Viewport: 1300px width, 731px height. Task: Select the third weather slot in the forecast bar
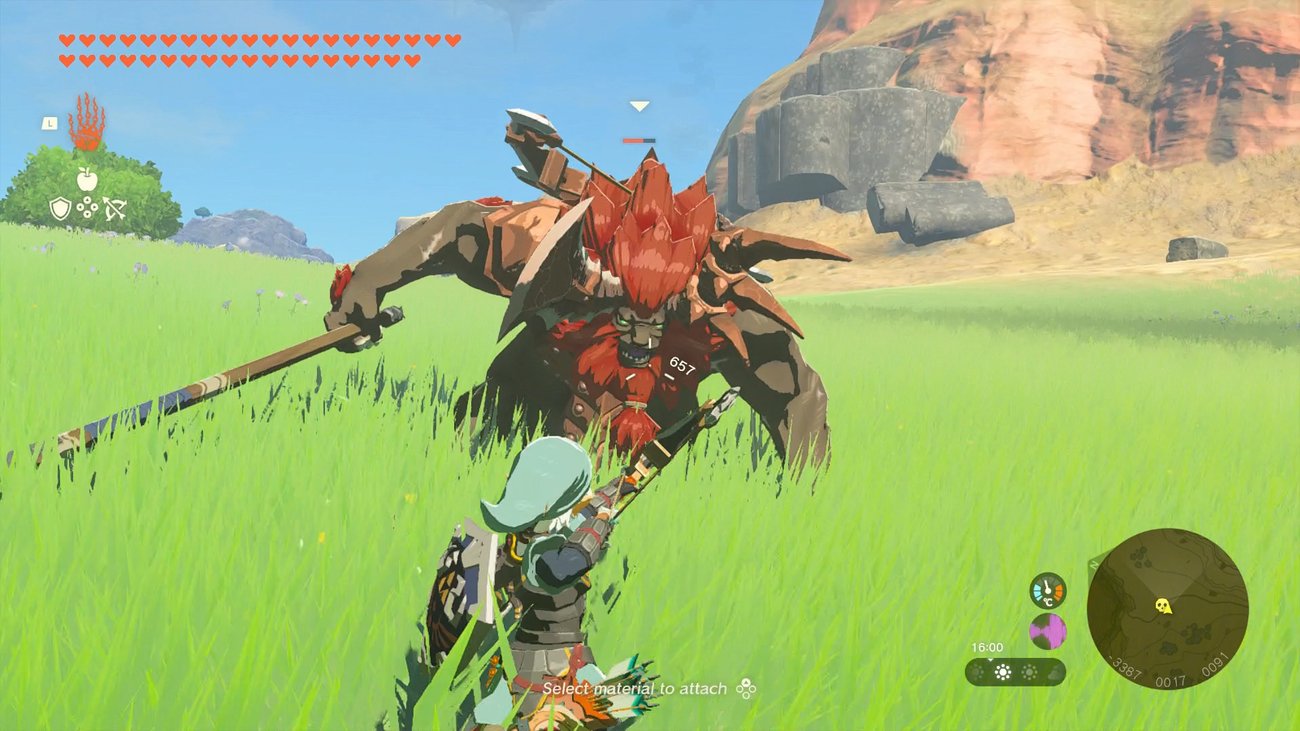point(1029,671)
